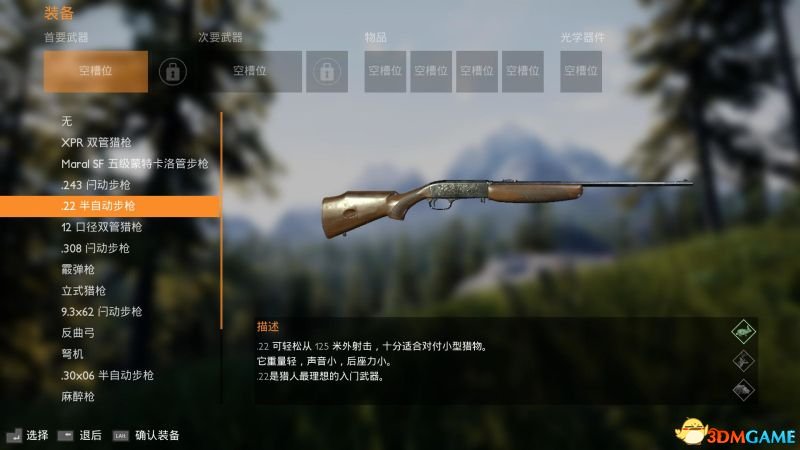The width and height of the screenshot is (800, 450).
Task: Click 退后 to go back
Action: (91, 435)
